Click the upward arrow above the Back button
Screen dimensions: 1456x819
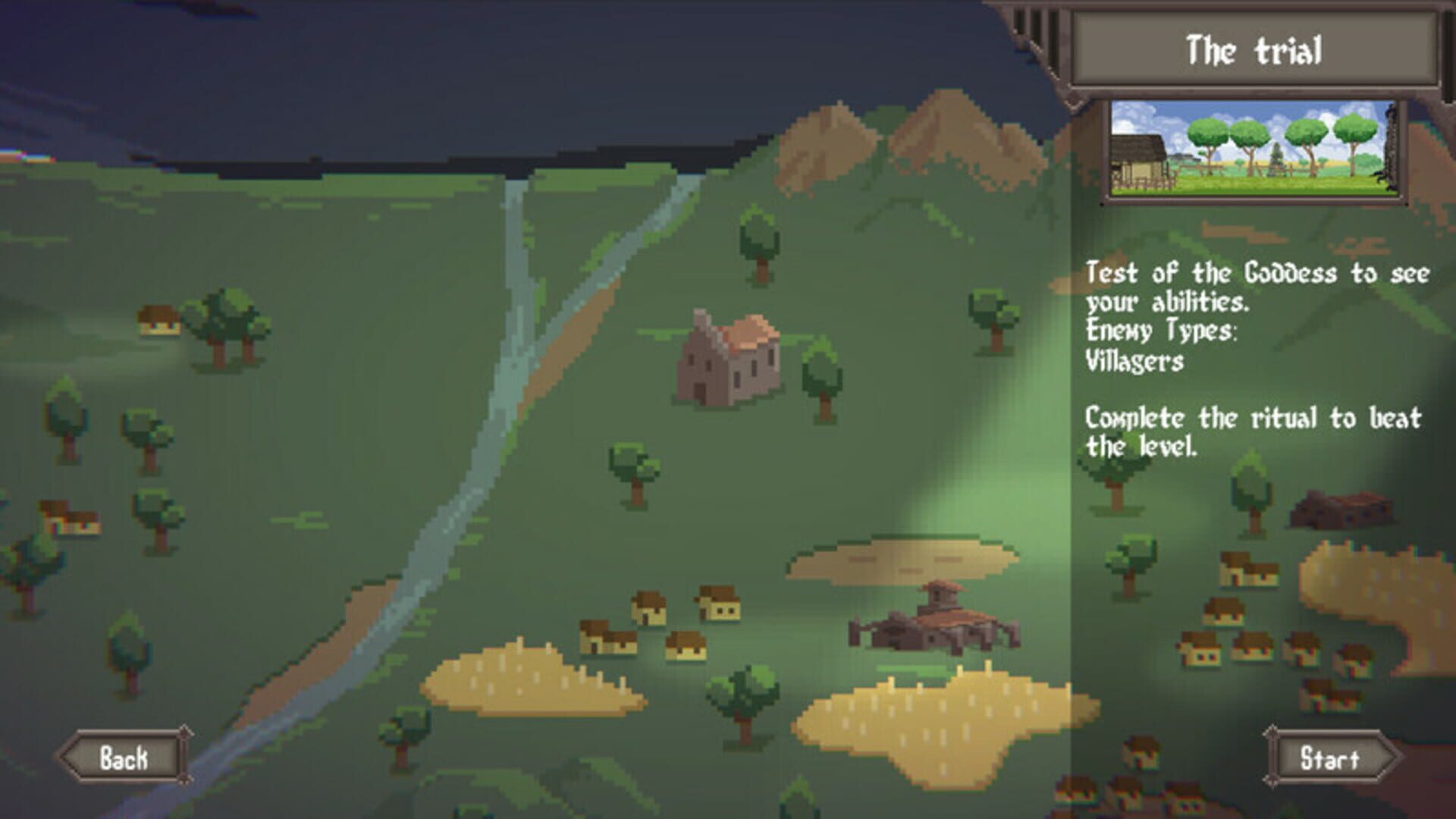click(184, 731)
